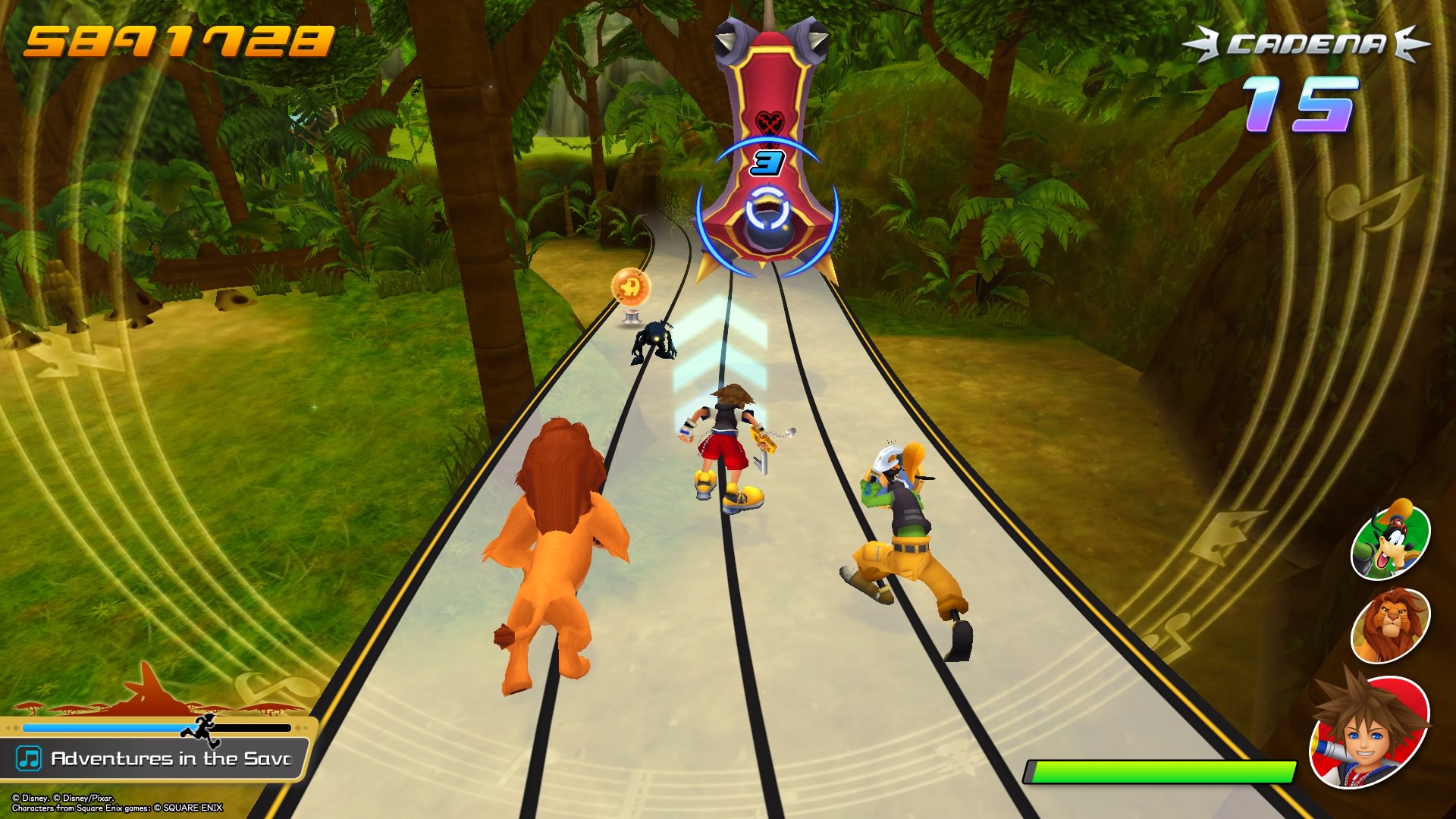Screen dimensions: 1456x819
Task: Click the music note song icon
Action: pyautogui.click(x=29, y=758)
